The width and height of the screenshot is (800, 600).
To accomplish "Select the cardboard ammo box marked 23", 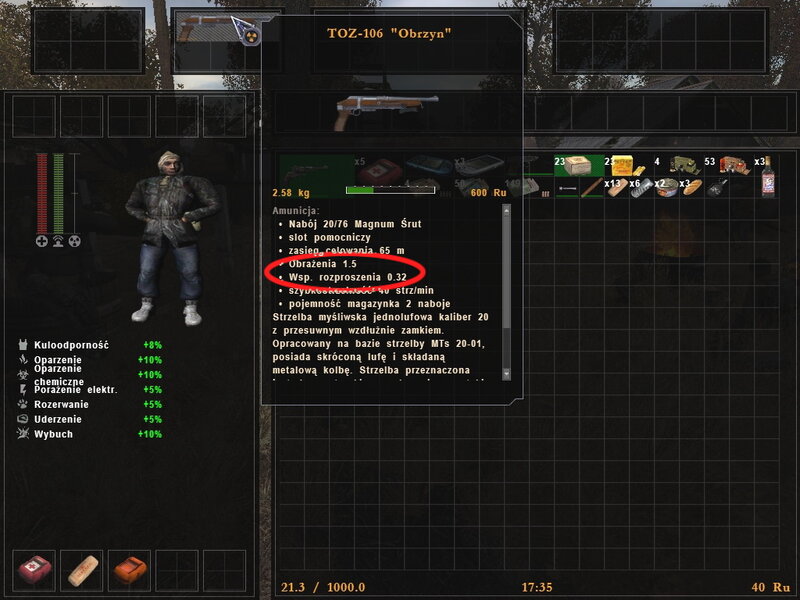I will [577, 166].
